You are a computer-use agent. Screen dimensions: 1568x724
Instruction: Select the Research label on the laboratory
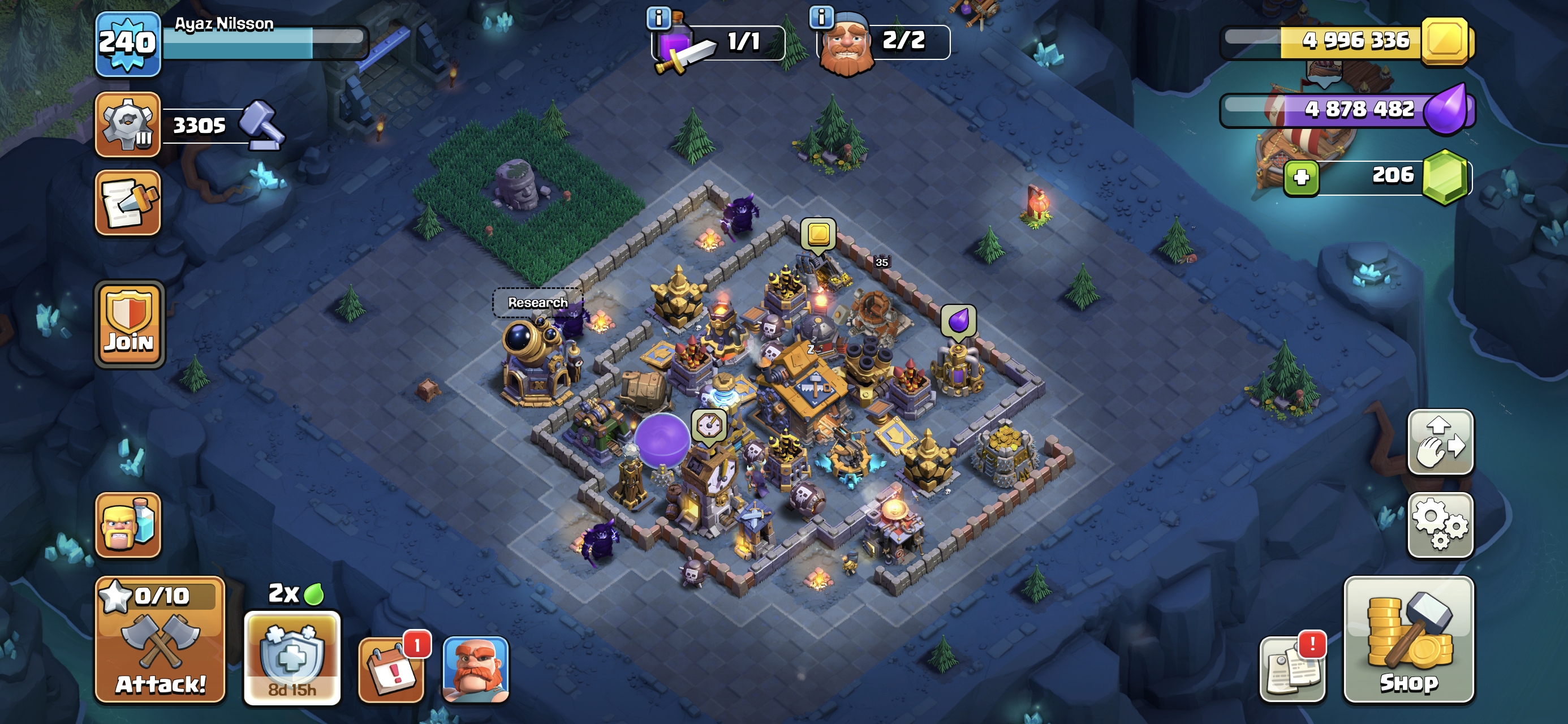537,303
